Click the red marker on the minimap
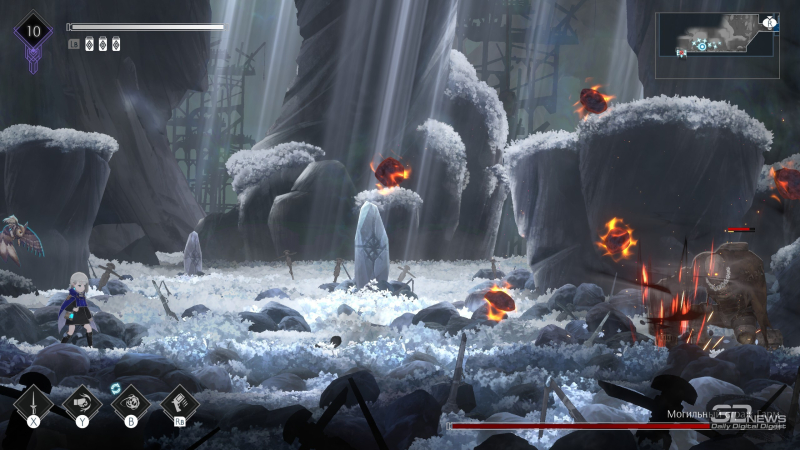The image size is (800, 450). pos(681,52)
